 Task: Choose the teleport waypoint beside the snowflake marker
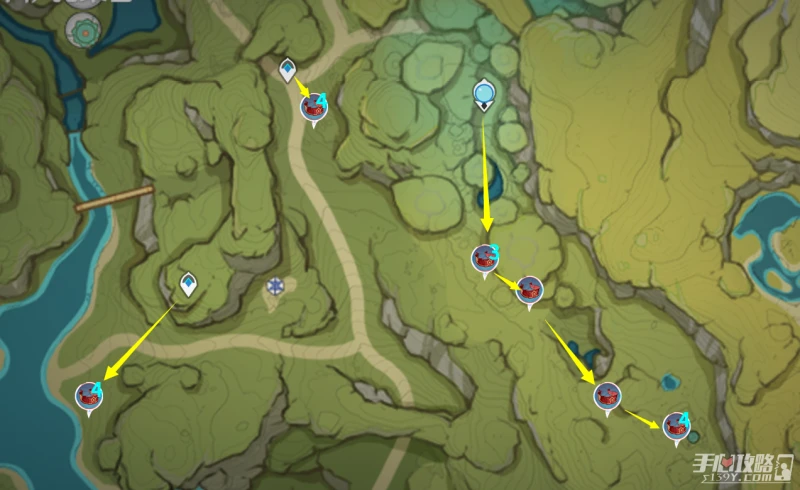(x=188, y=285)
